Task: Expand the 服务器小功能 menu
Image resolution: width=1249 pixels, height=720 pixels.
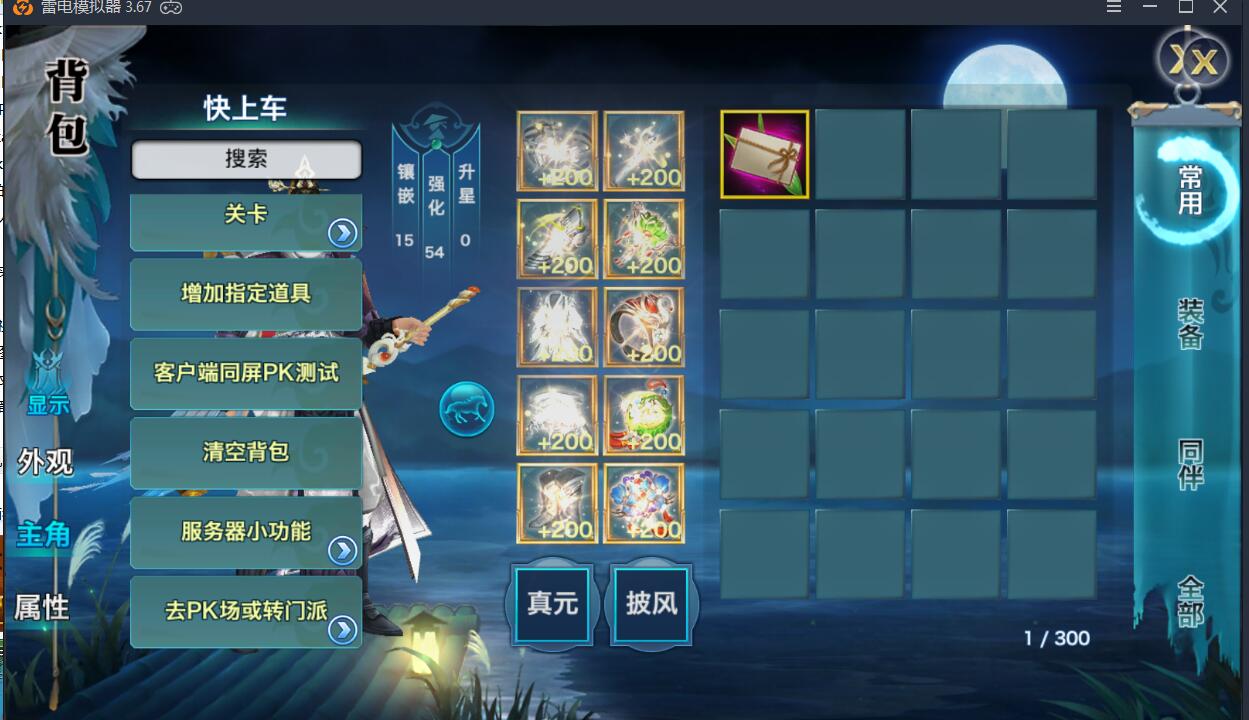Action: (x=246, y=532)
